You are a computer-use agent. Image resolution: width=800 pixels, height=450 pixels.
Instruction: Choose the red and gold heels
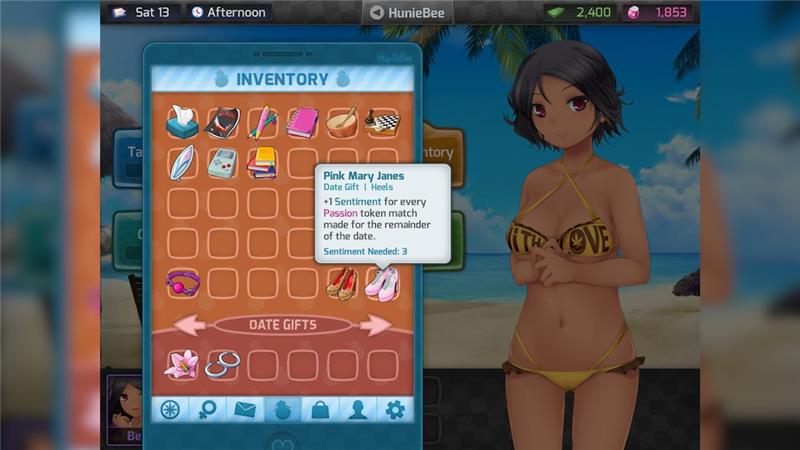342,283
